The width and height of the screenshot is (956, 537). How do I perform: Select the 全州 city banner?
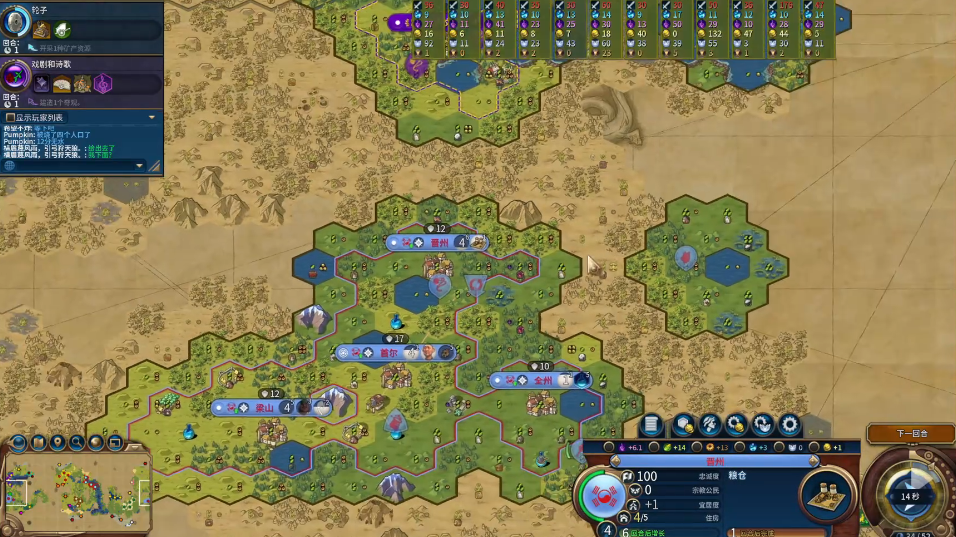(x=542, y=380)
